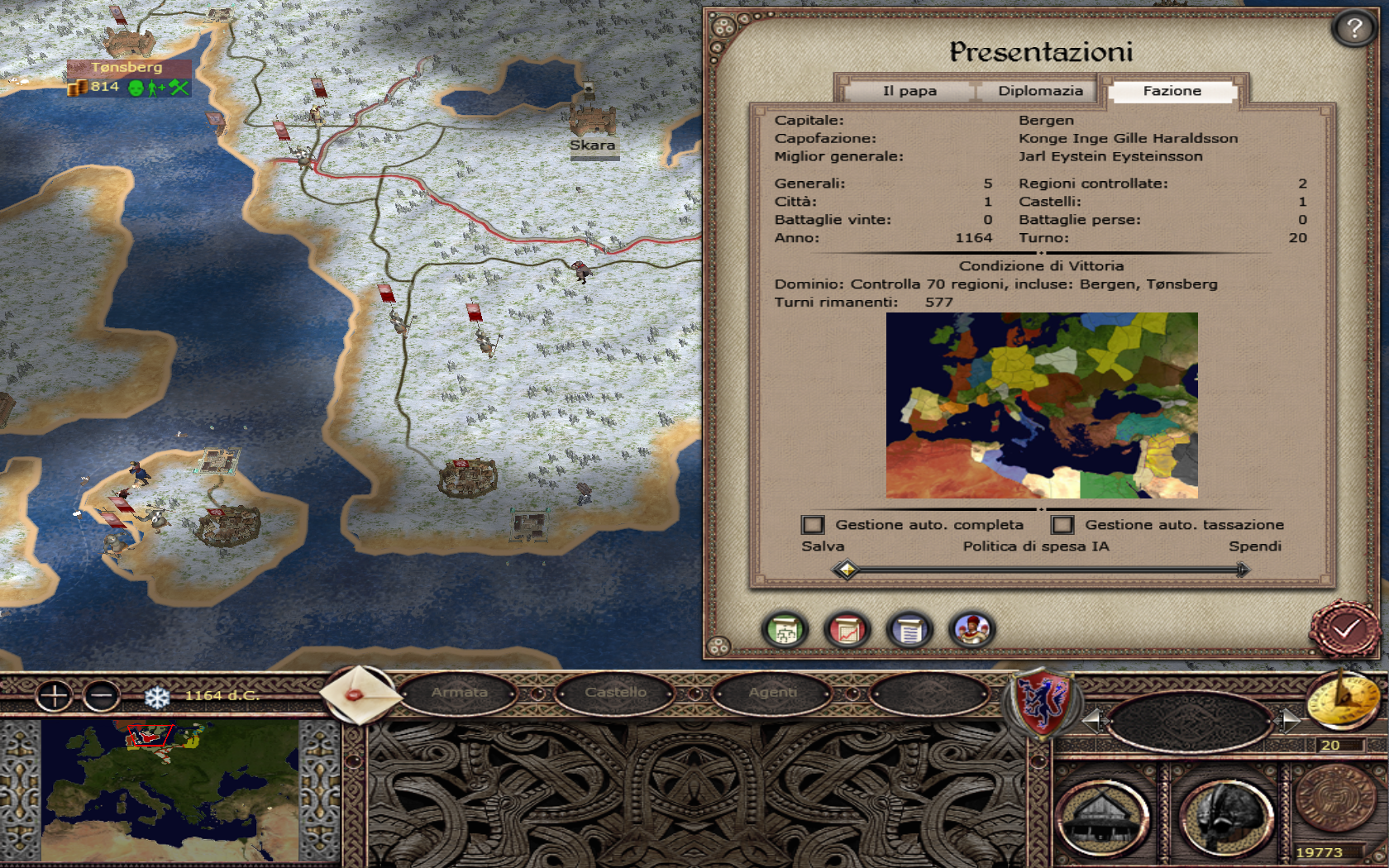Click the campaign minimap of Europe

click(x=169, y=791)
